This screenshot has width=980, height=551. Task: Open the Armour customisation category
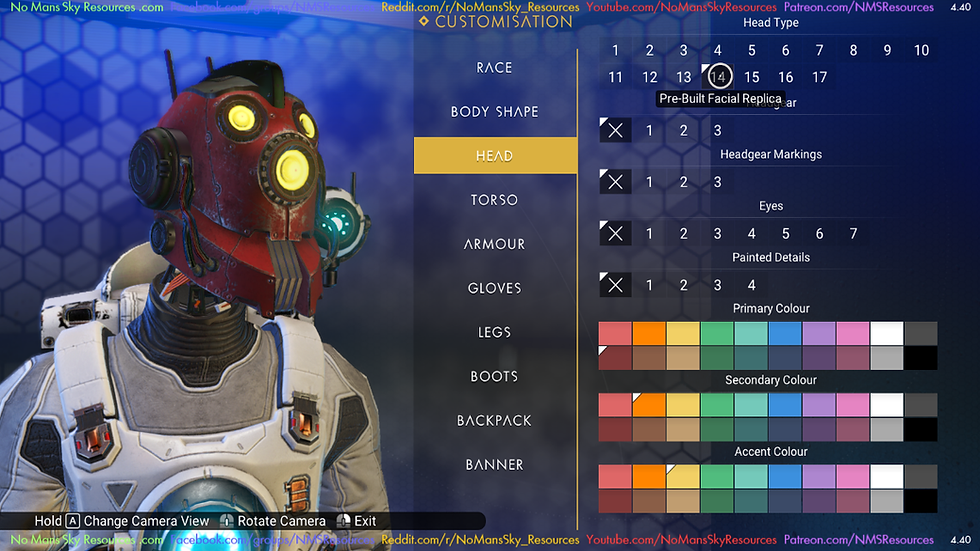(x=495, y=244)
